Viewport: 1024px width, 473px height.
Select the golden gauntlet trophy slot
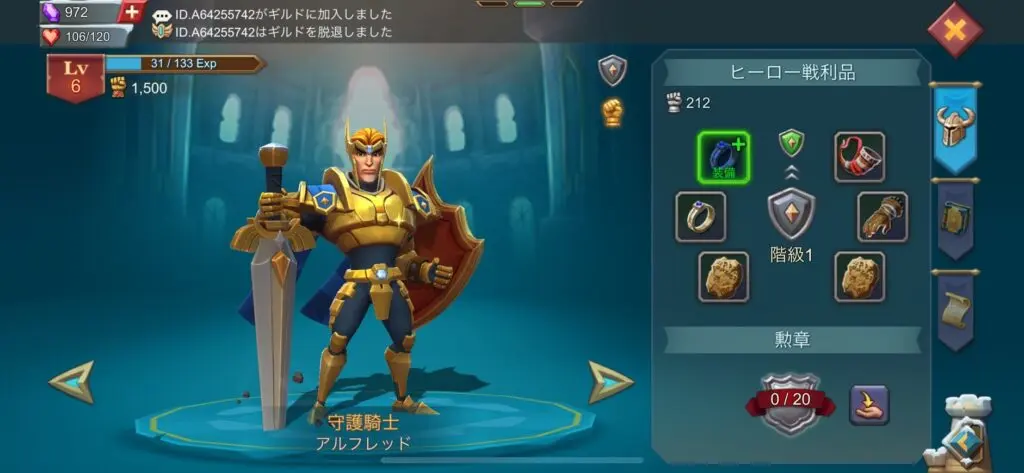[x=882, y=216]
